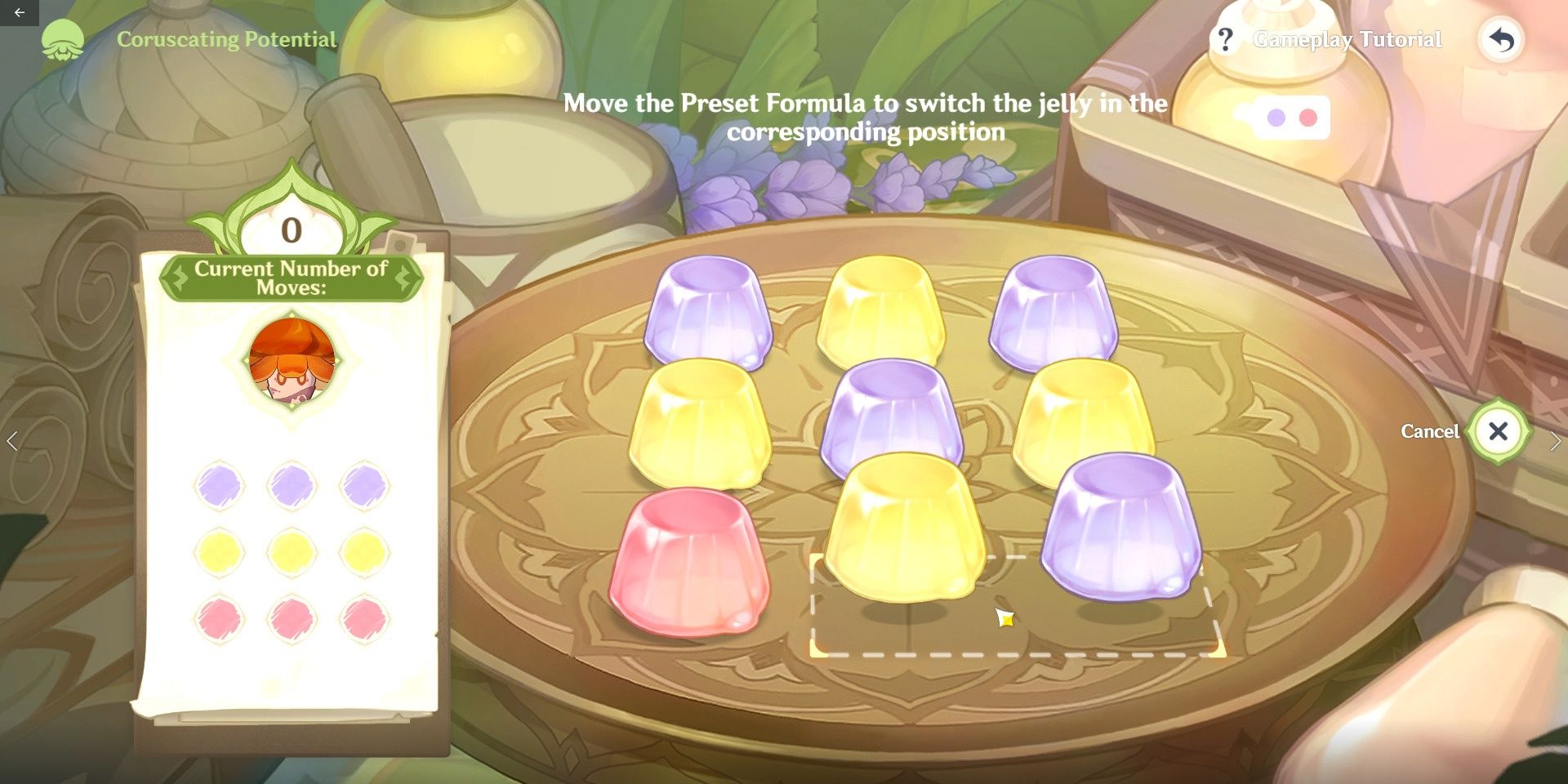Click the left chevron to view previous page
Viewport: 1568px width, 784px height.
(x=11, y=439)
